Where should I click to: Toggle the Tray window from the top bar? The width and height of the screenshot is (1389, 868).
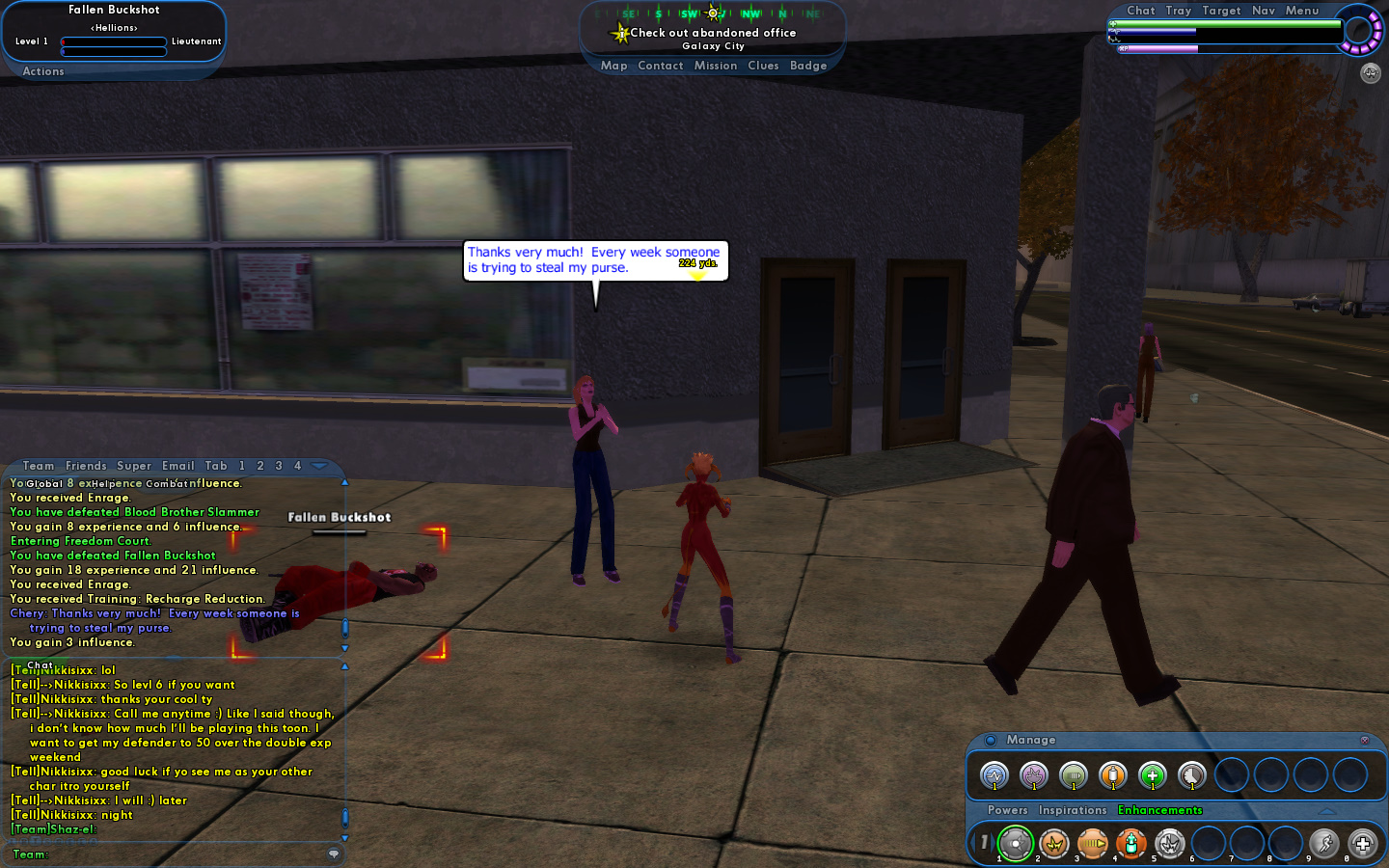click(1178, 11)
